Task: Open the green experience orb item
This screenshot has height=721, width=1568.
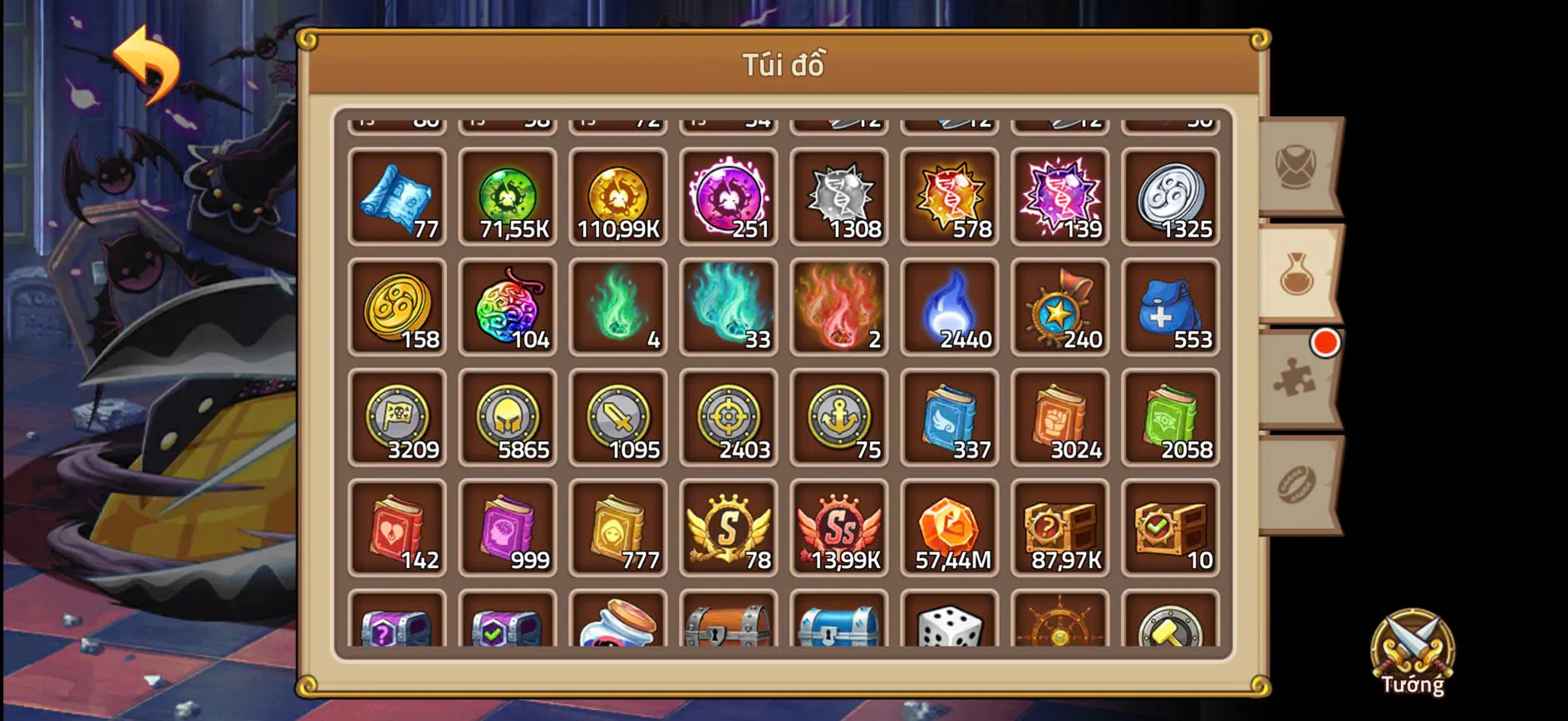Action: coord(508,198)
